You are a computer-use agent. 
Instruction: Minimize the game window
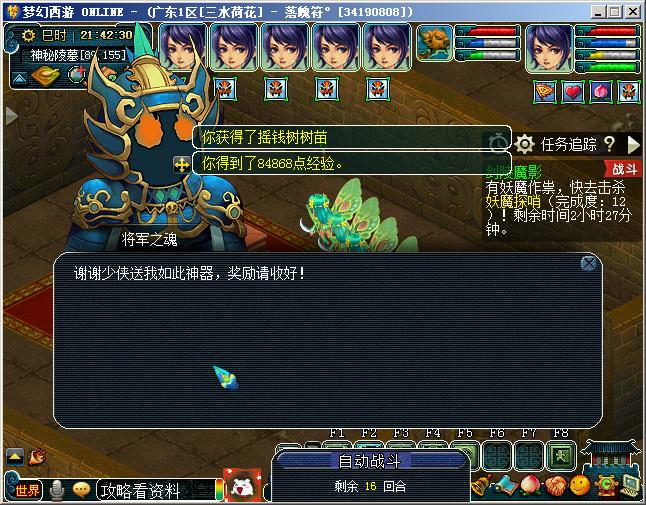(x=598, y=11)
